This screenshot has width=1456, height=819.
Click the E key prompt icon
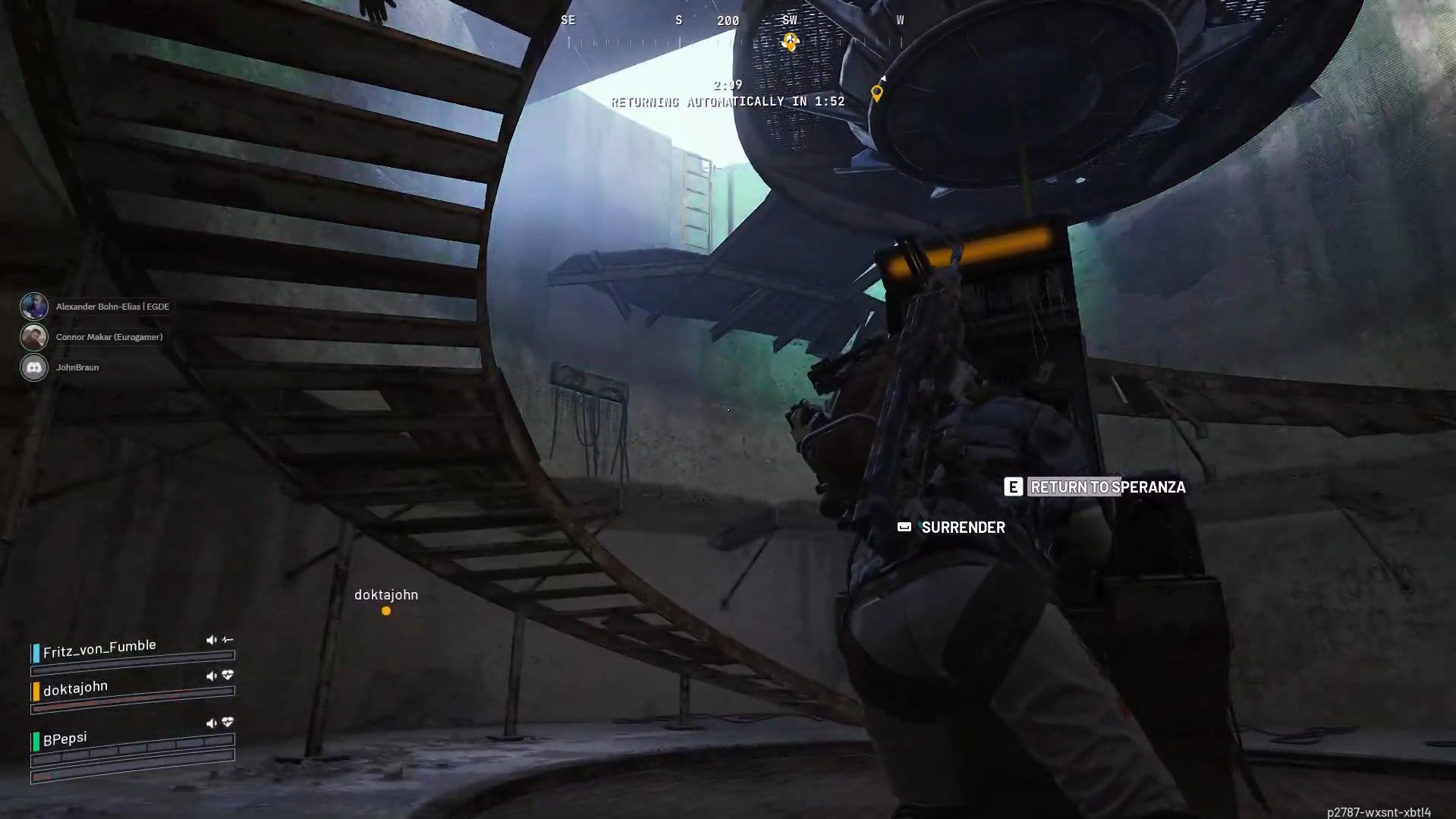tap(1013, 487)
